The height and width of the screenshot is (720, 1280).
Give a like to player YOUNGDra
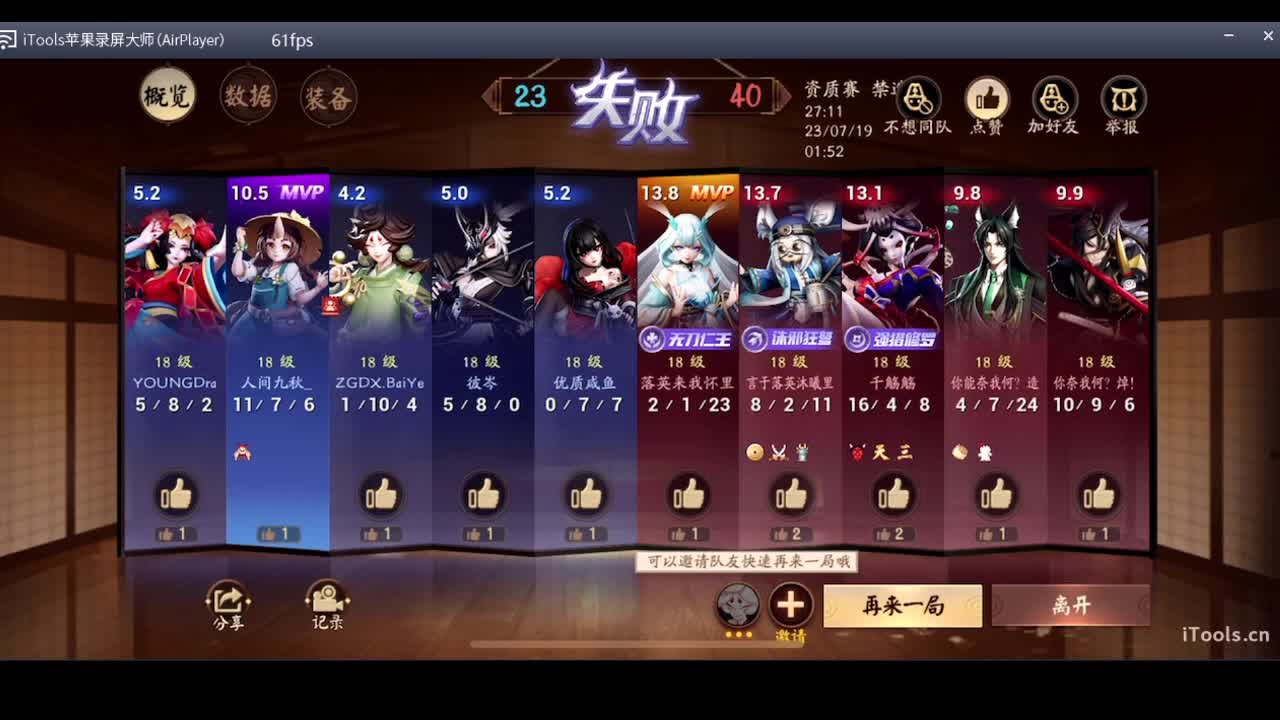click(x=174, y=493)
